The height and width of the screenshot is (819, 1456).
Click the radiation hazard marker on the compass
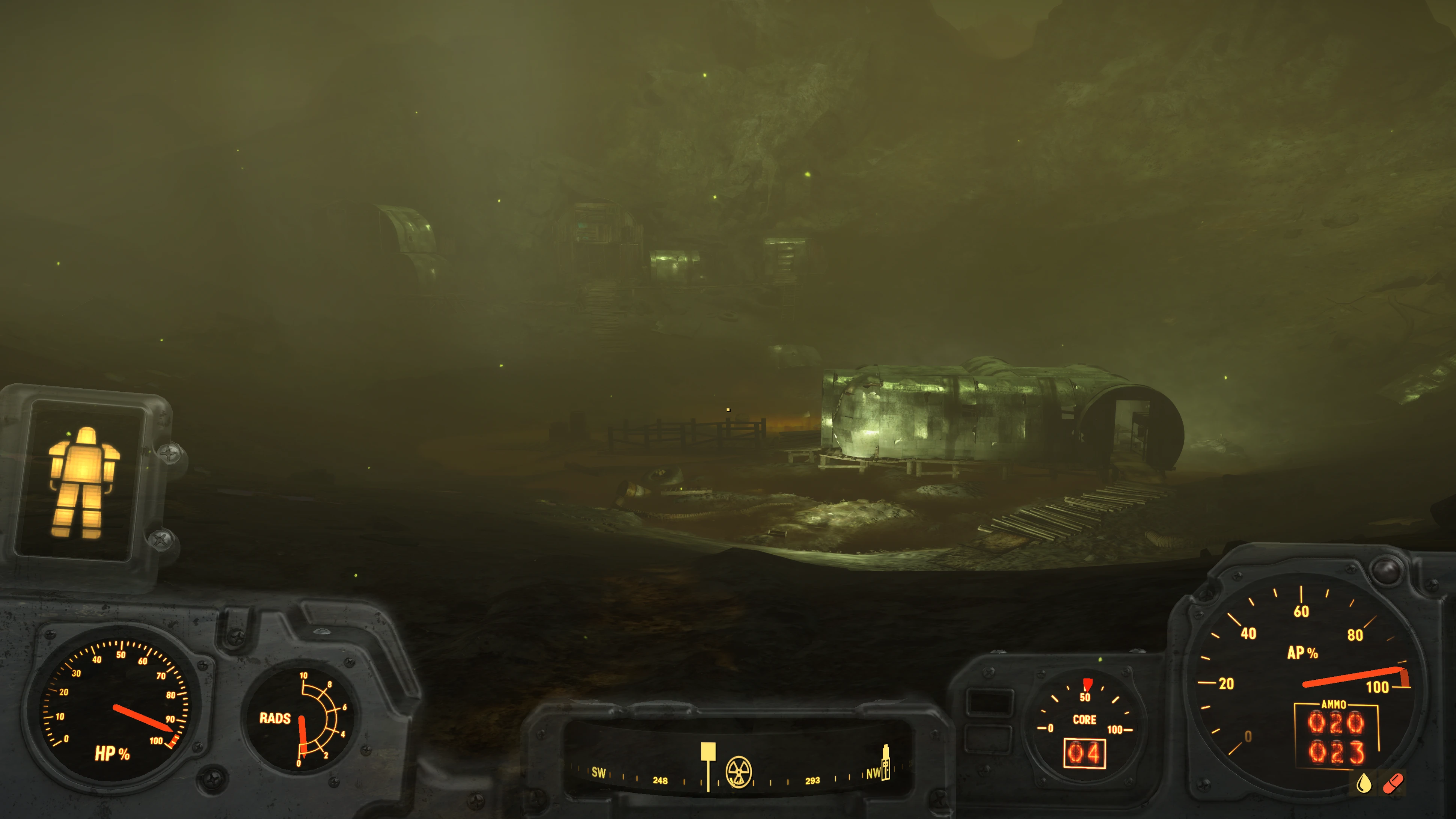738,771
